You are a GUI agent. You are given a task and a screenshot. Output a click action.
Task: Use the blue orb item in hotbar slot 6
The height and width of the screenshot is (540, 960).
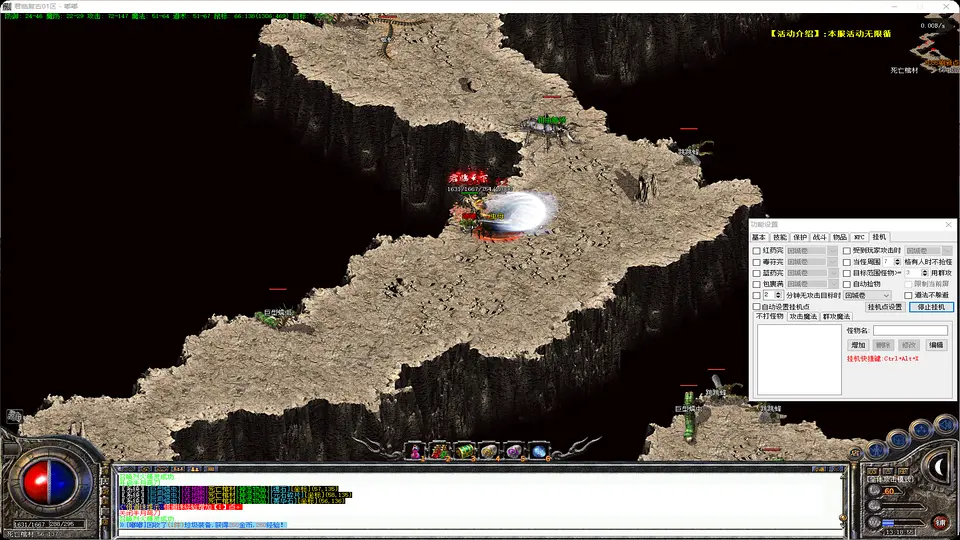click(x=539, y=451)
